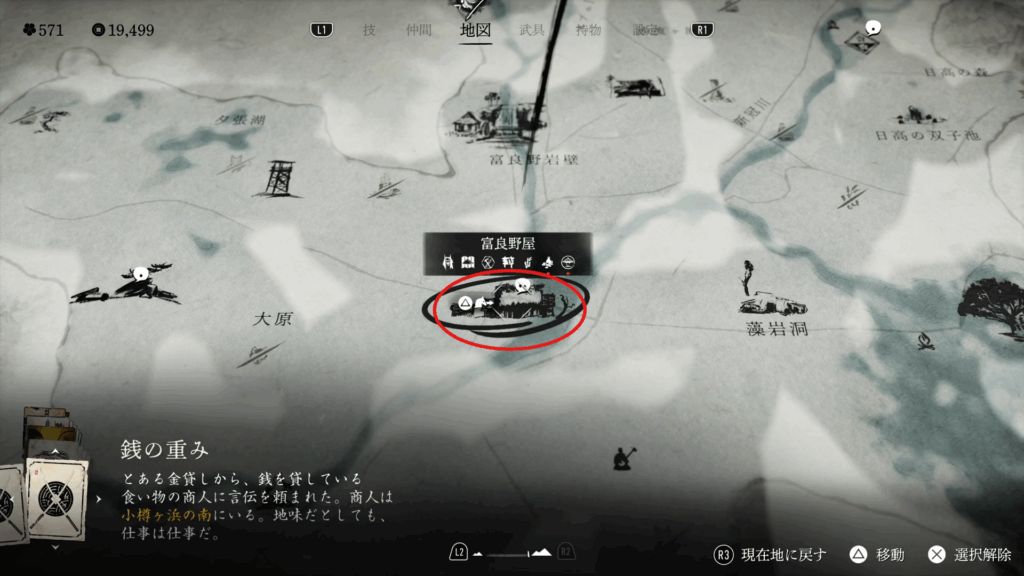1024x576 pixels.
Task: Select the 地図 (map) tab
Action: [x=475, y=30]
